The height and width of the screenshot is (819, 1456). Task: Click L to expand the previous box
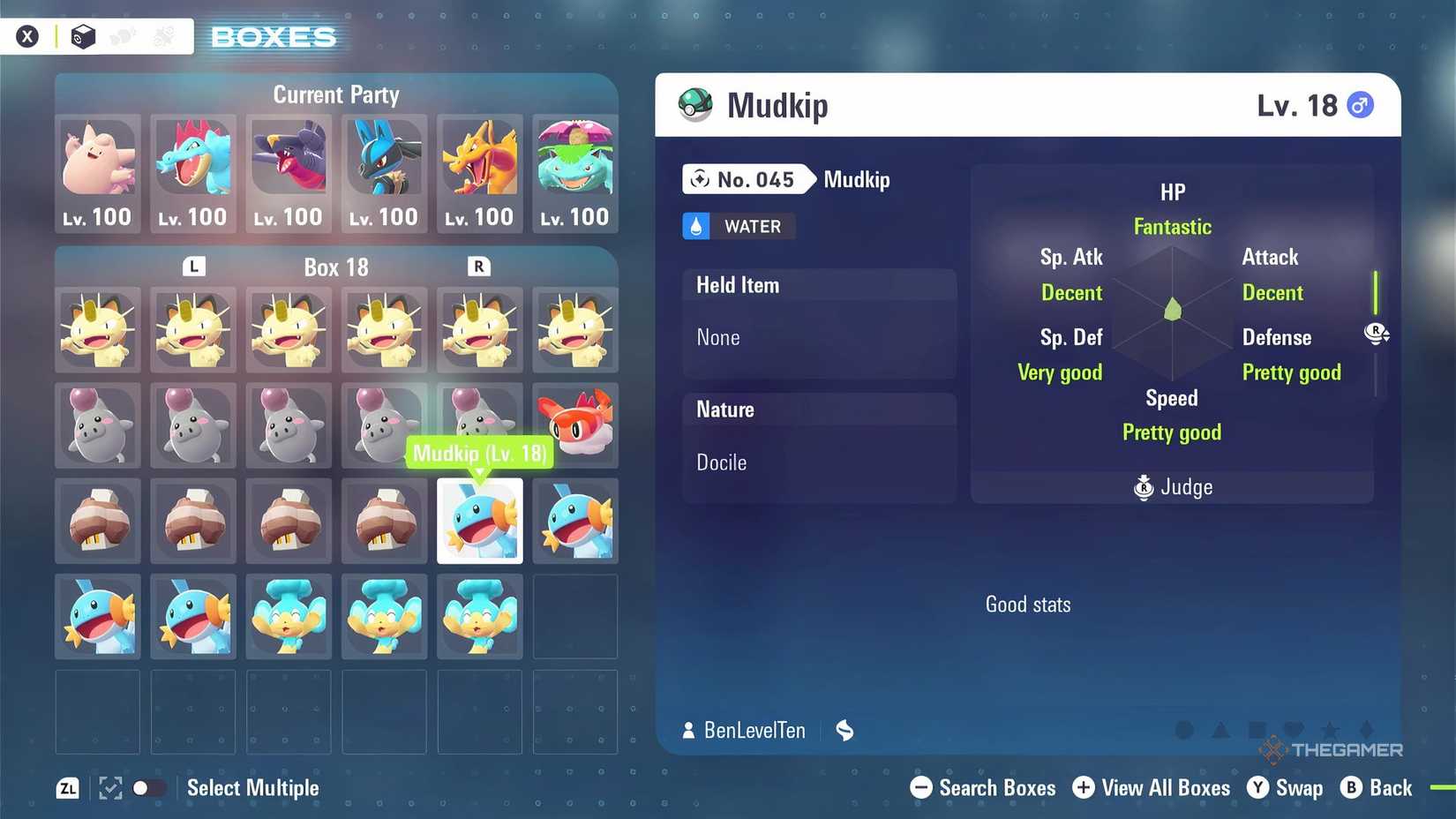click(x=193, y=266)
